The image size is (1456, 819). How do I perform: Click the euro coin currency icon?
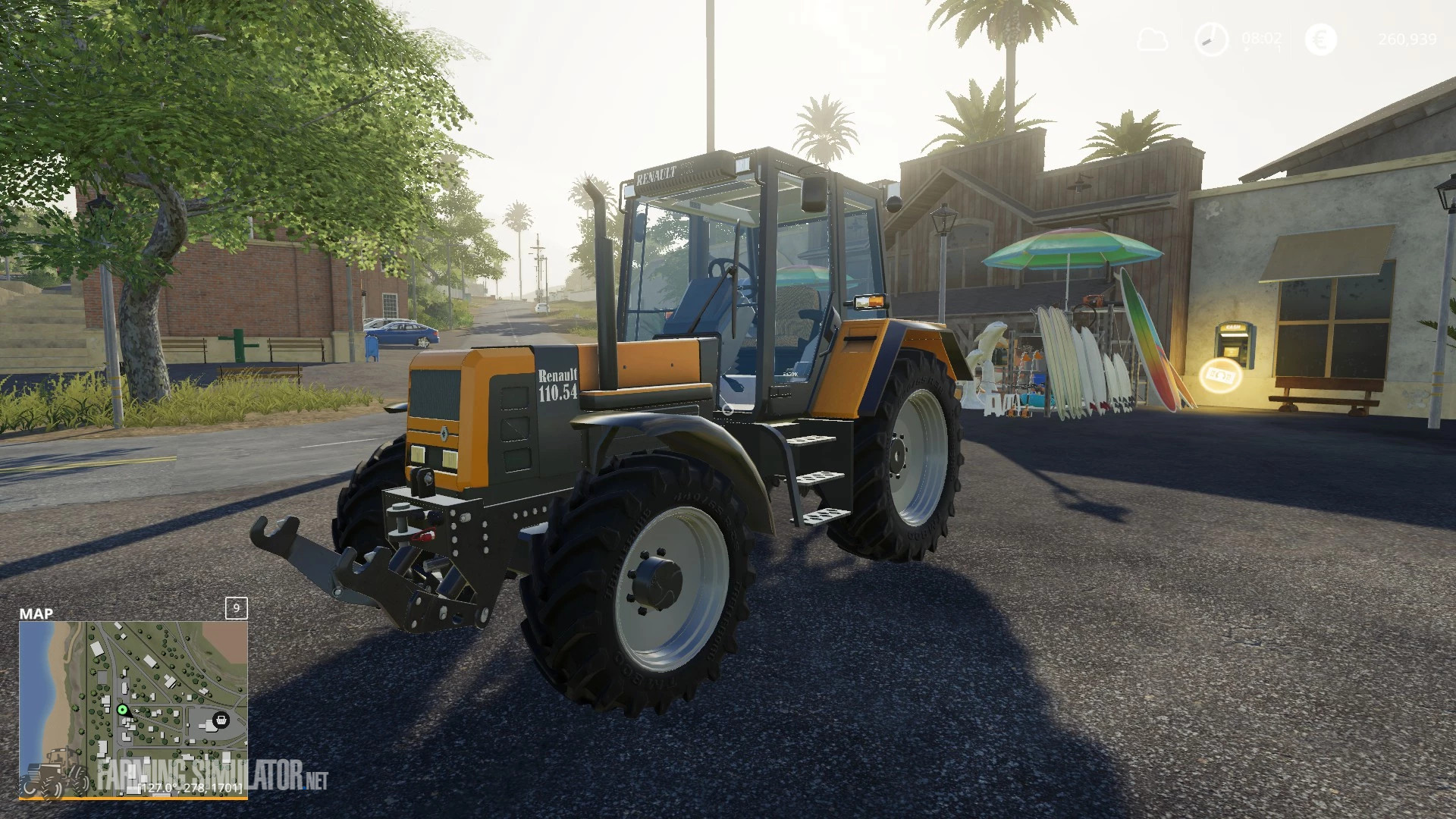[1314, 40]
